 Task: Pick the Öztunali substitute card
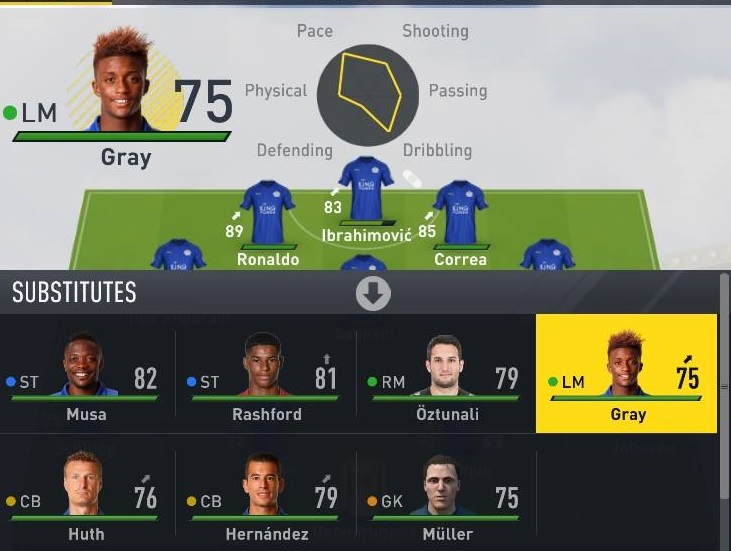(446, 374)
